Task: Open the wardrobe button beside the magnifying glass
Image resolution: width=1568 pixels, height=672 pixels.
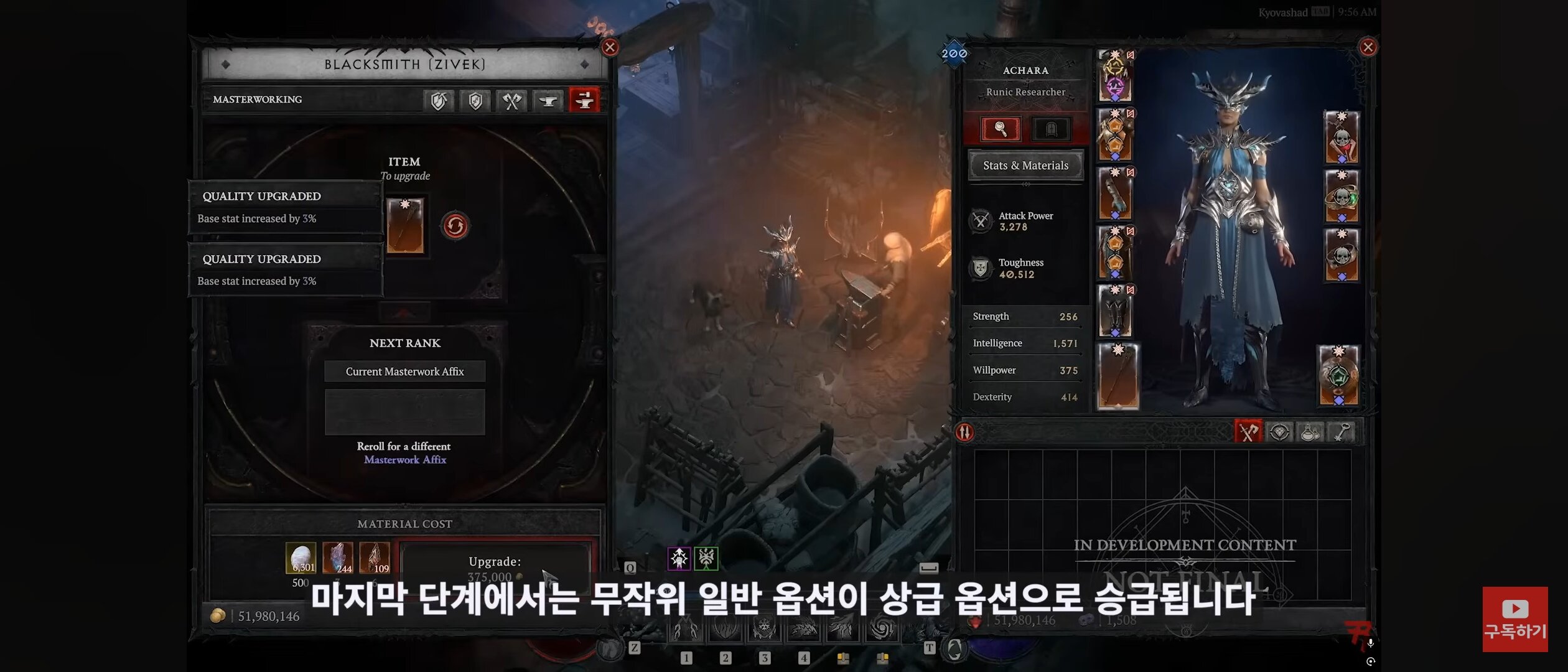Action: click(x=1051, y=129)
